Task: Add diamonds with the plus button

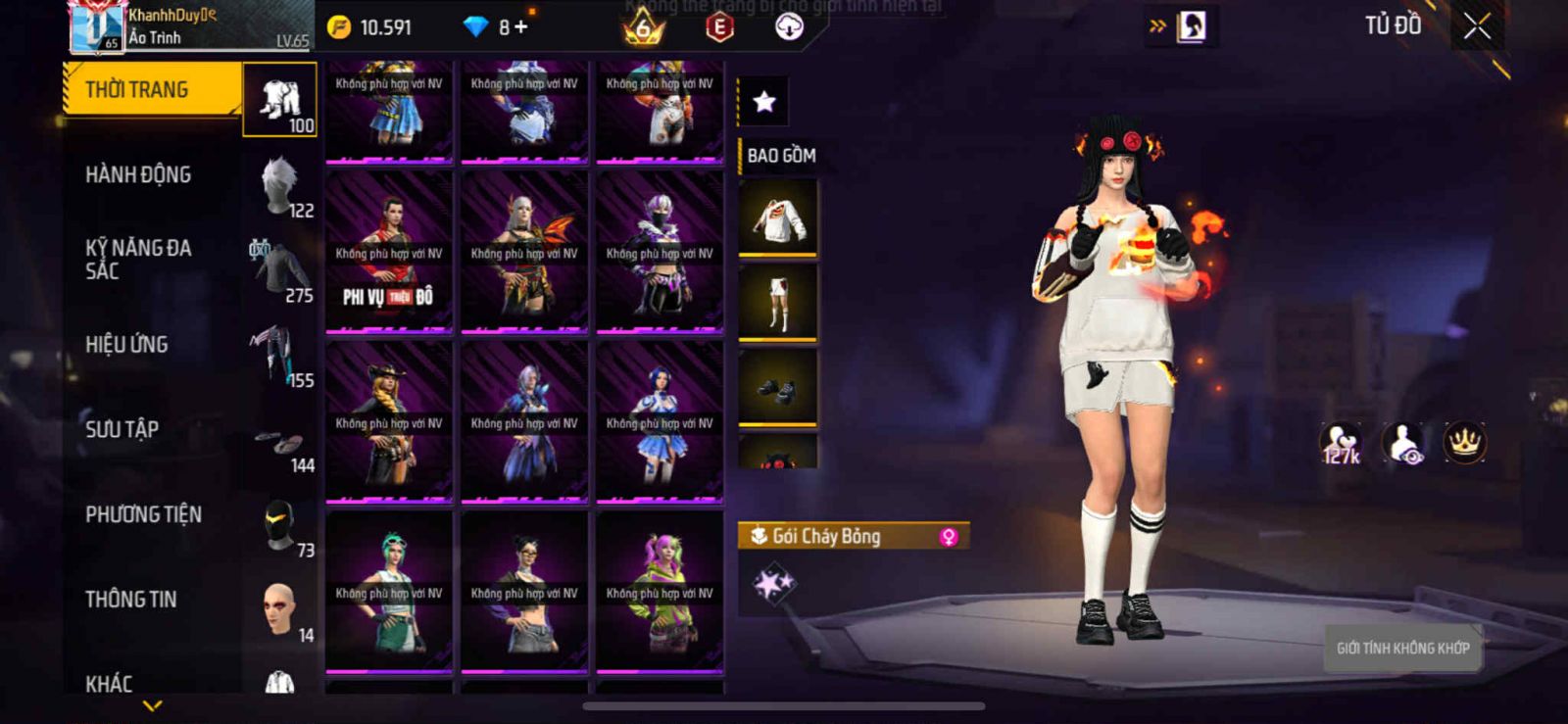Action: (520, 27)
